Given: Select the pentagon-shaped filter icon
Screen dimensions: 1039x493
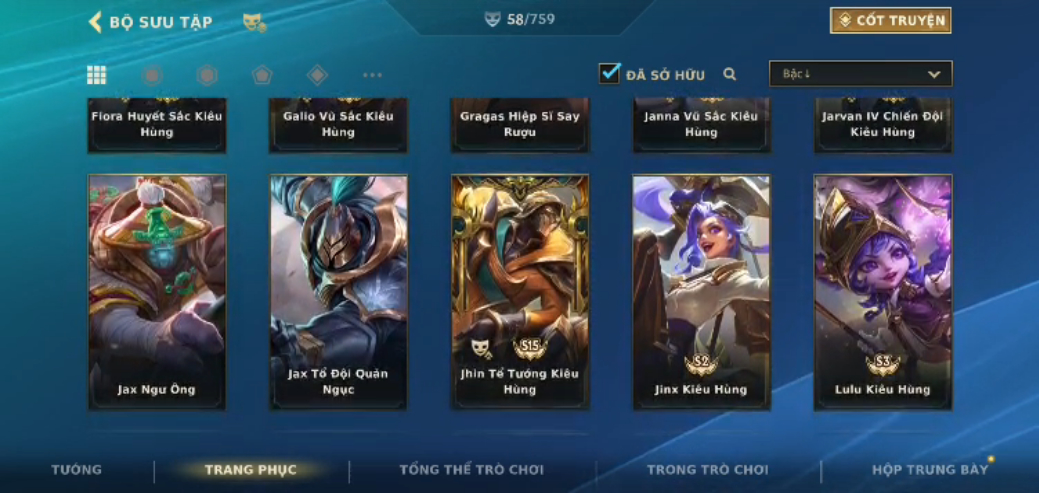Looking at the screenshot, I should click(262, 75).
